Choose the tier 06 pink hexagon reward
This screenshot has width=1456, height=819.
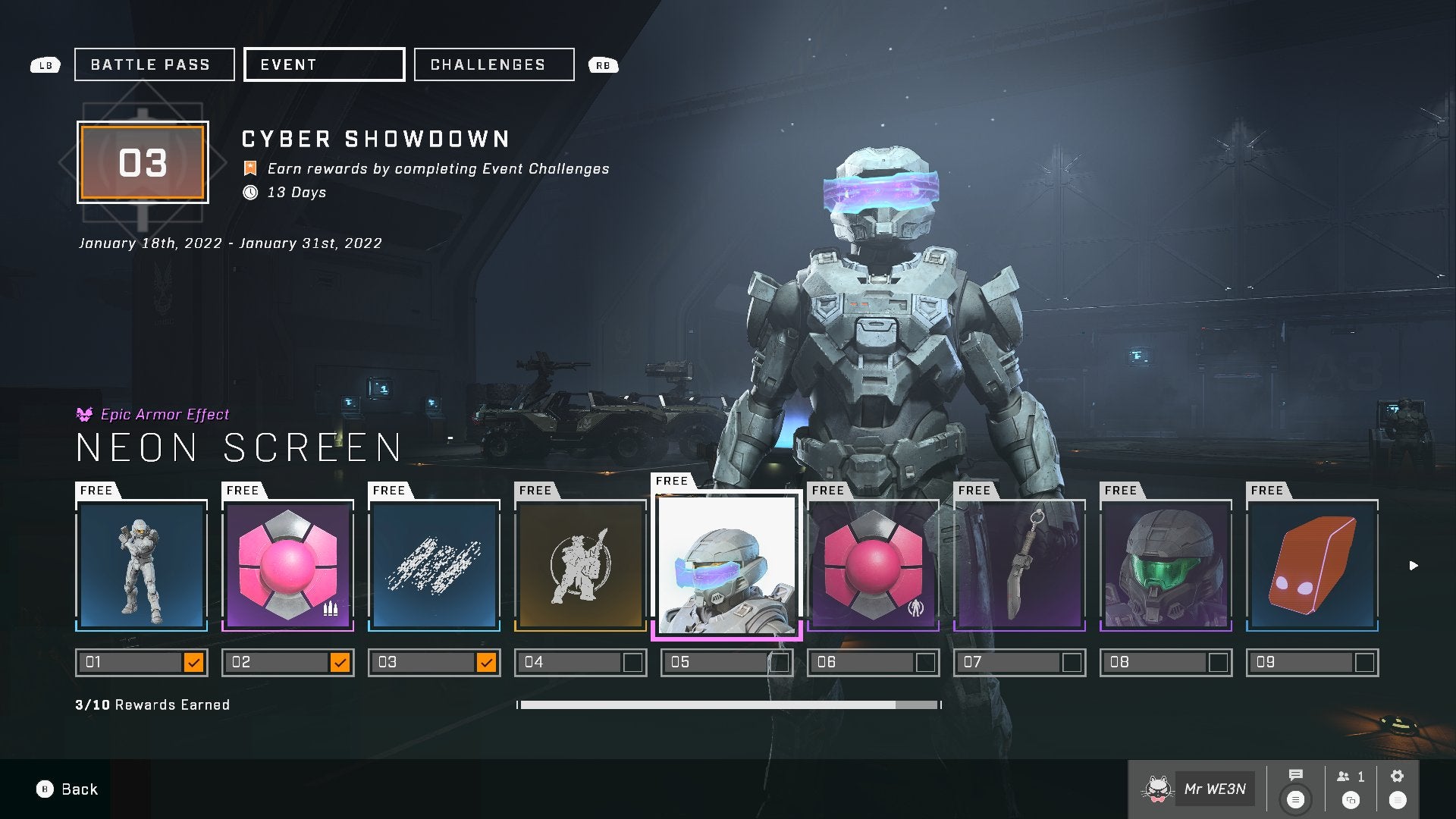[874, 565]
